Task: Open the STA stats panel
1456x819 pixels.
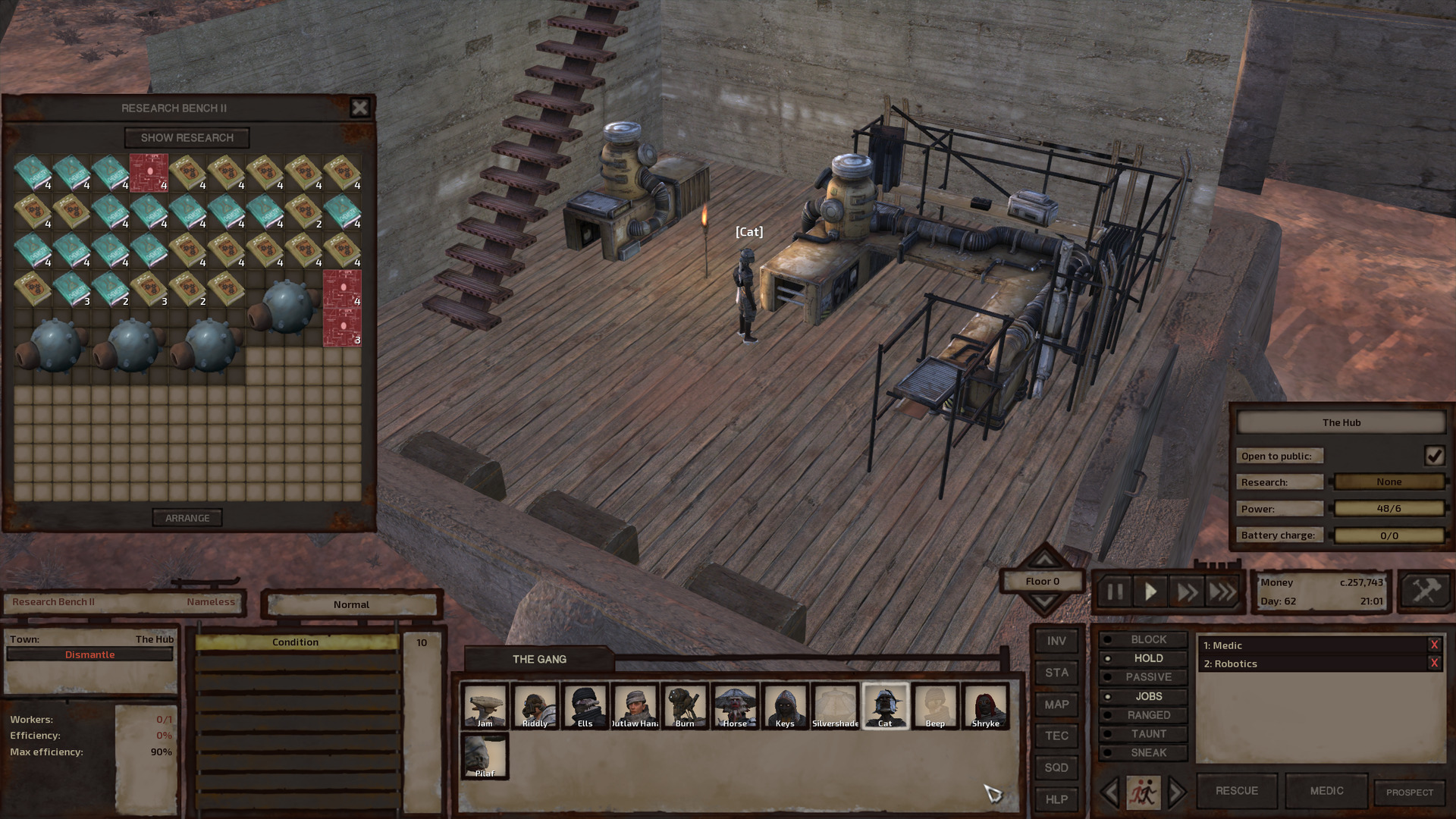Action: 1056,672
